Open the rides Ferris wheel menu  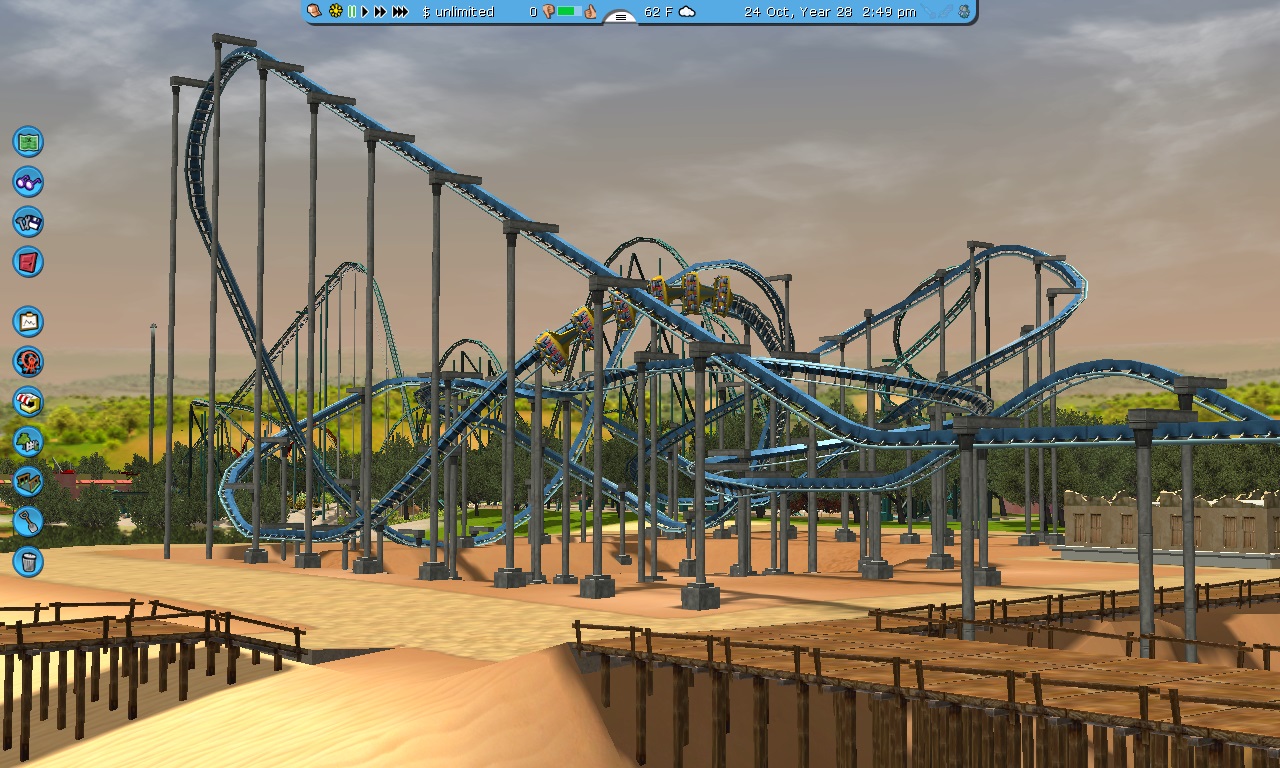(x=28, y=362)
